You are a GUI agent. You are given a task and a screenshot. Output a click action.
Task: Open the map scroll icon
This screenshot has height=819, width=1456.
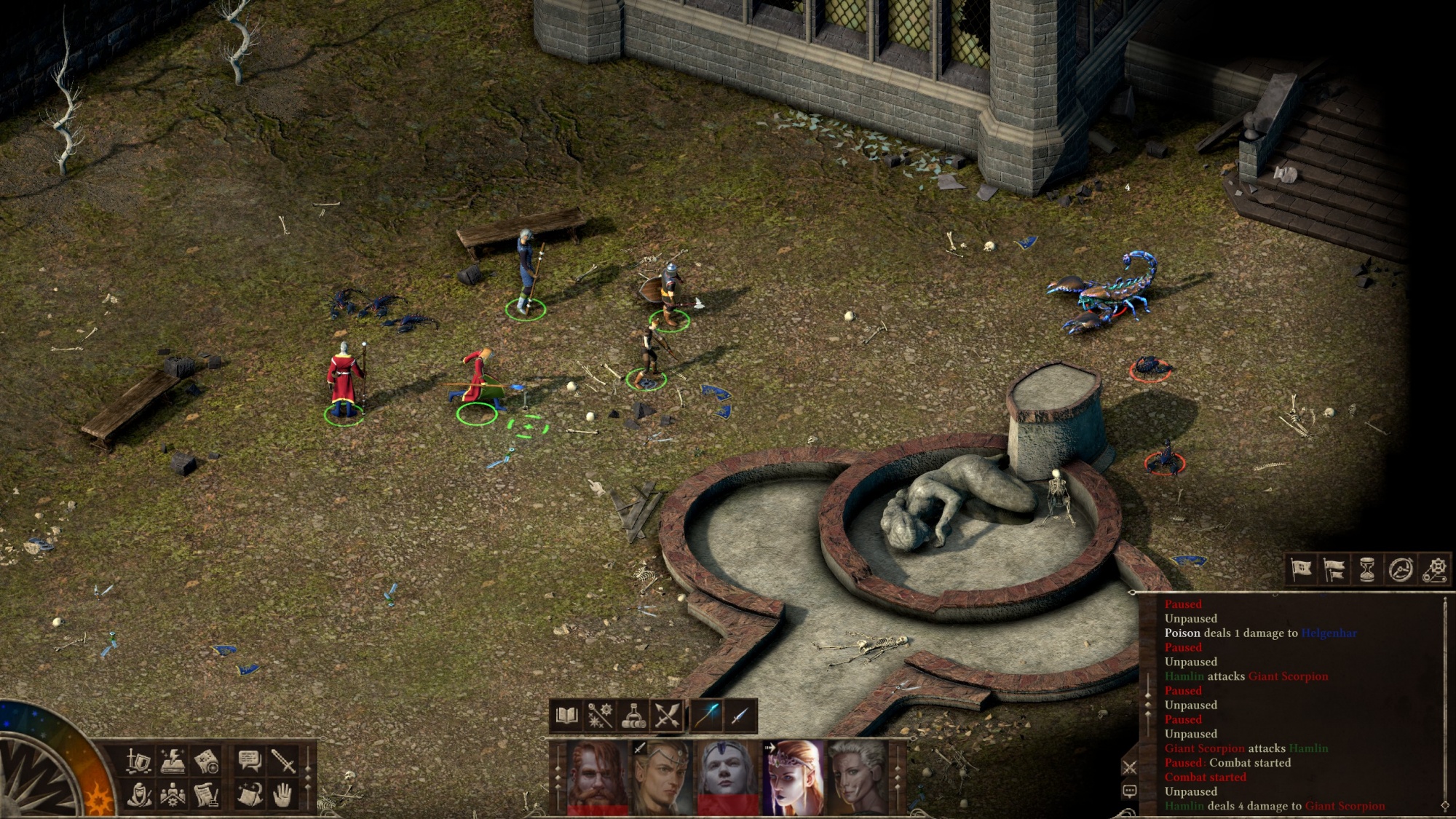tap(207, 761)
